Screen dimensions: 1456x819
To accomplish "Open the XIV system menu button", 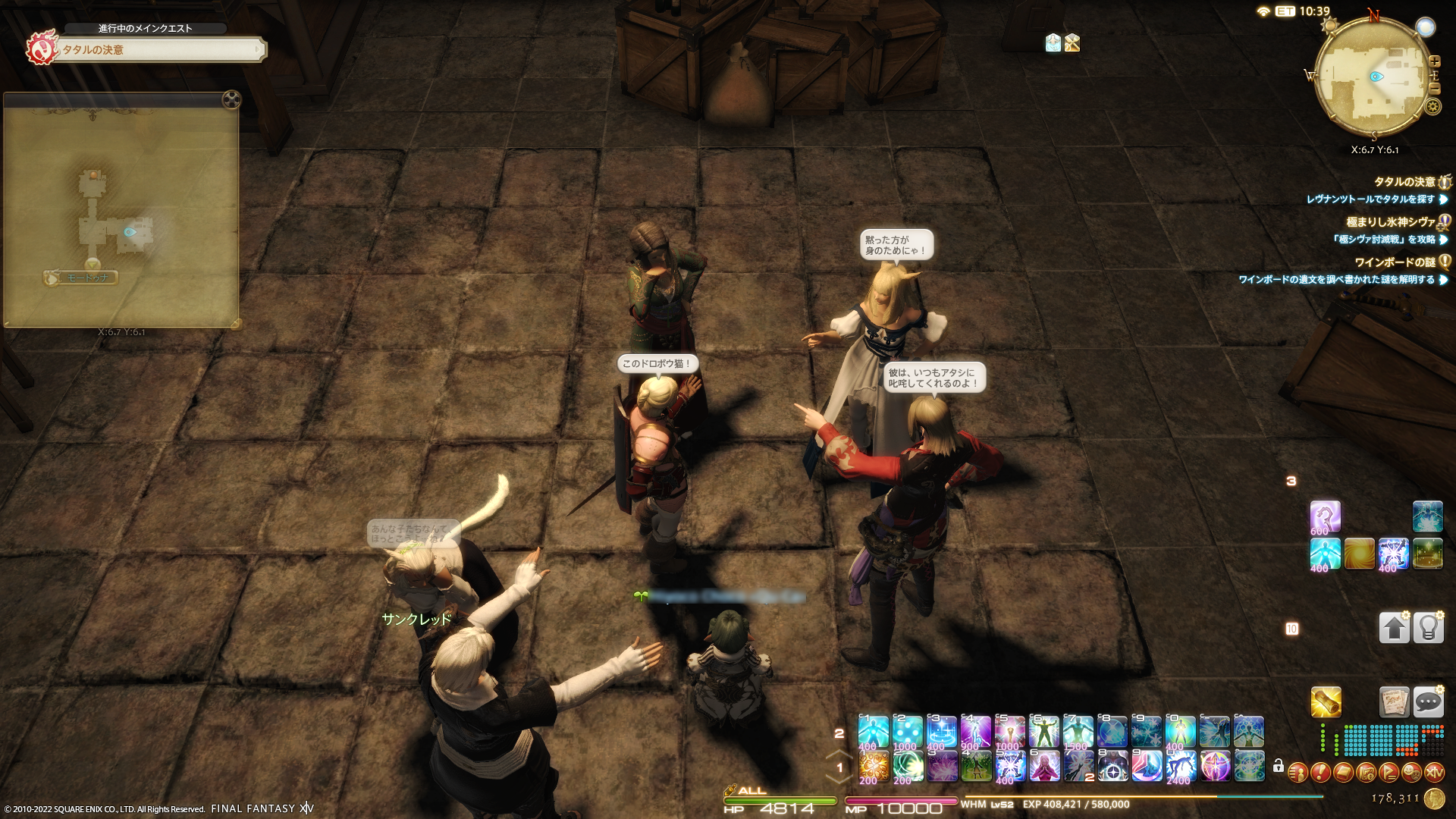I will (1434, 773).
